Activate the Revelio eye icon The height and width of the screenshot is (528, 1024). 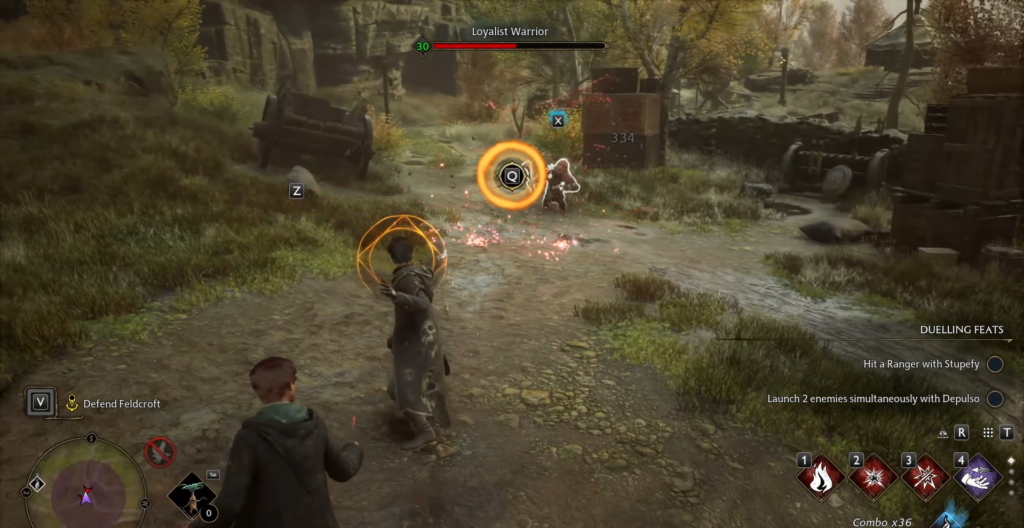pos(943,433)
